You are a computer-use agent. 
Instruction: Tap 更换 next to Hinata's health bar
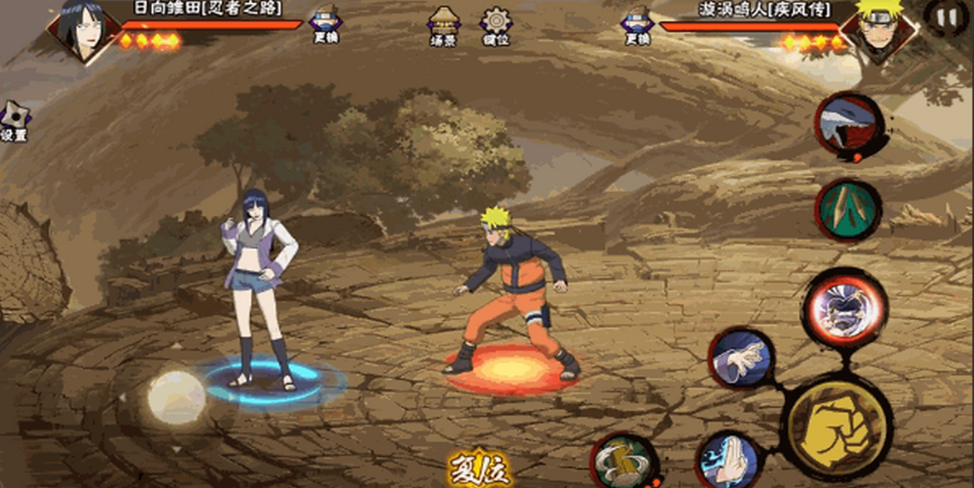(x=325, y=25)
